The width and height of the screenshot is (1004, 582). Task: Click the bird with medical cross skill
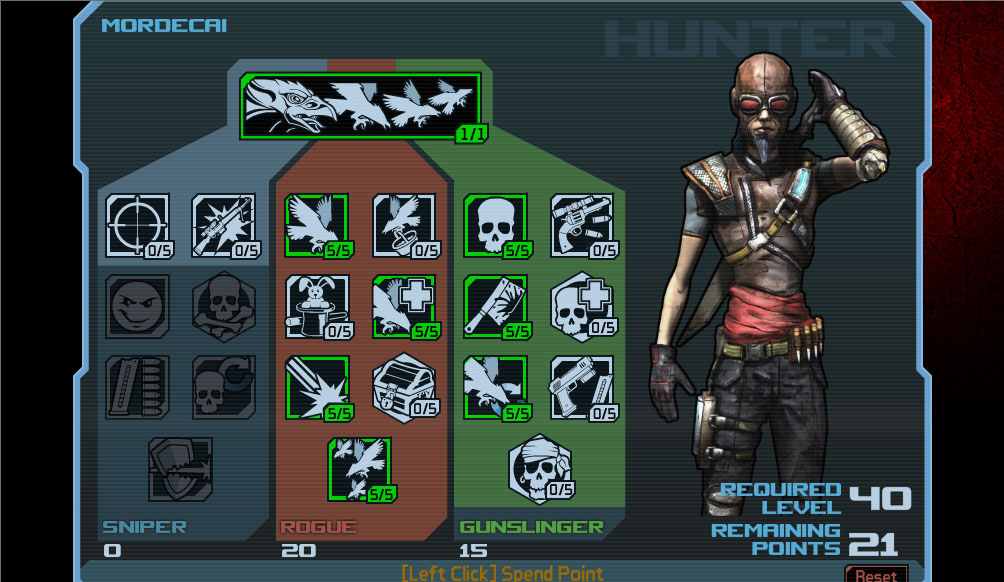(x=404, y=307)
